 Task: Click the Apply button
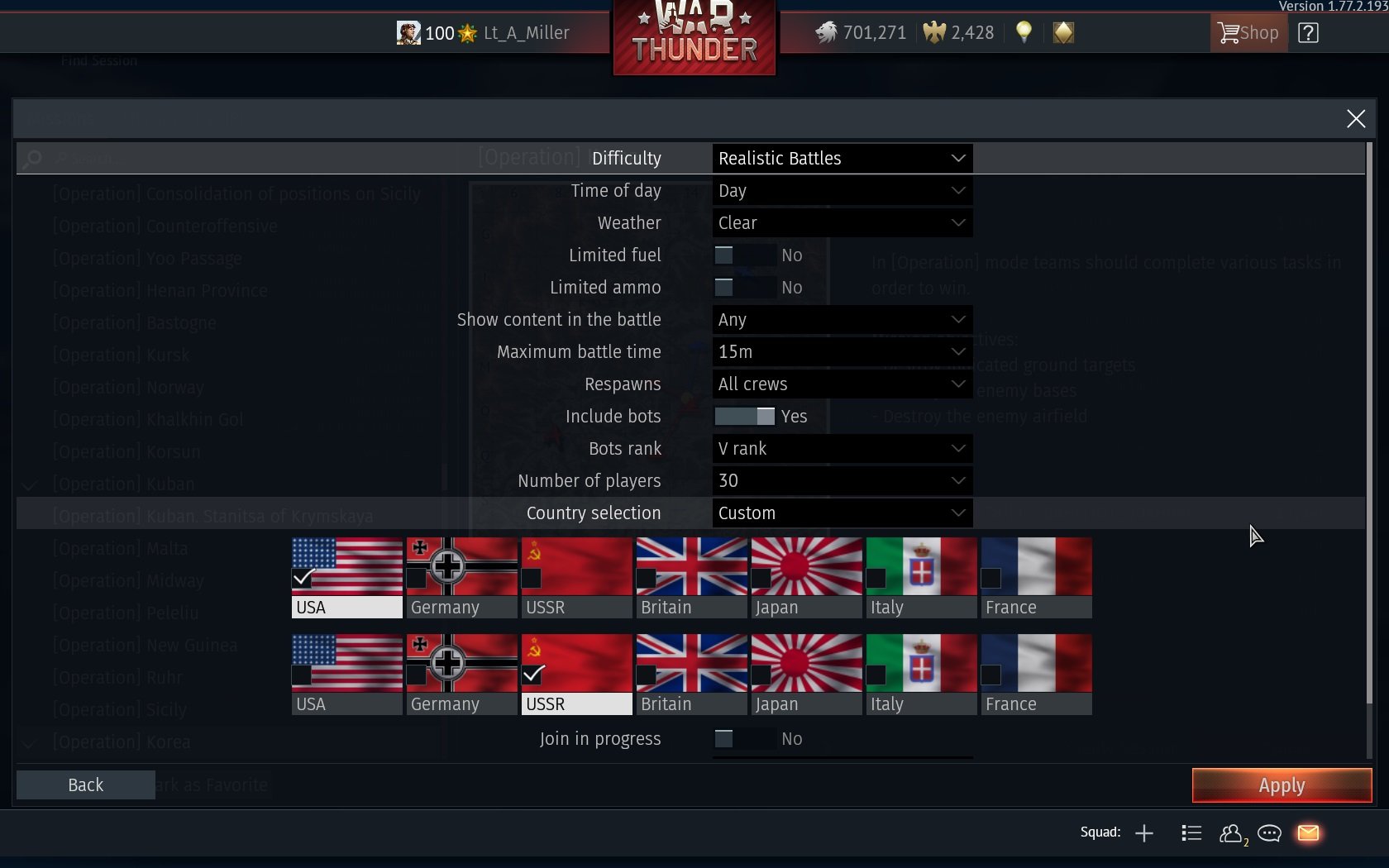tap(1281, 785)
